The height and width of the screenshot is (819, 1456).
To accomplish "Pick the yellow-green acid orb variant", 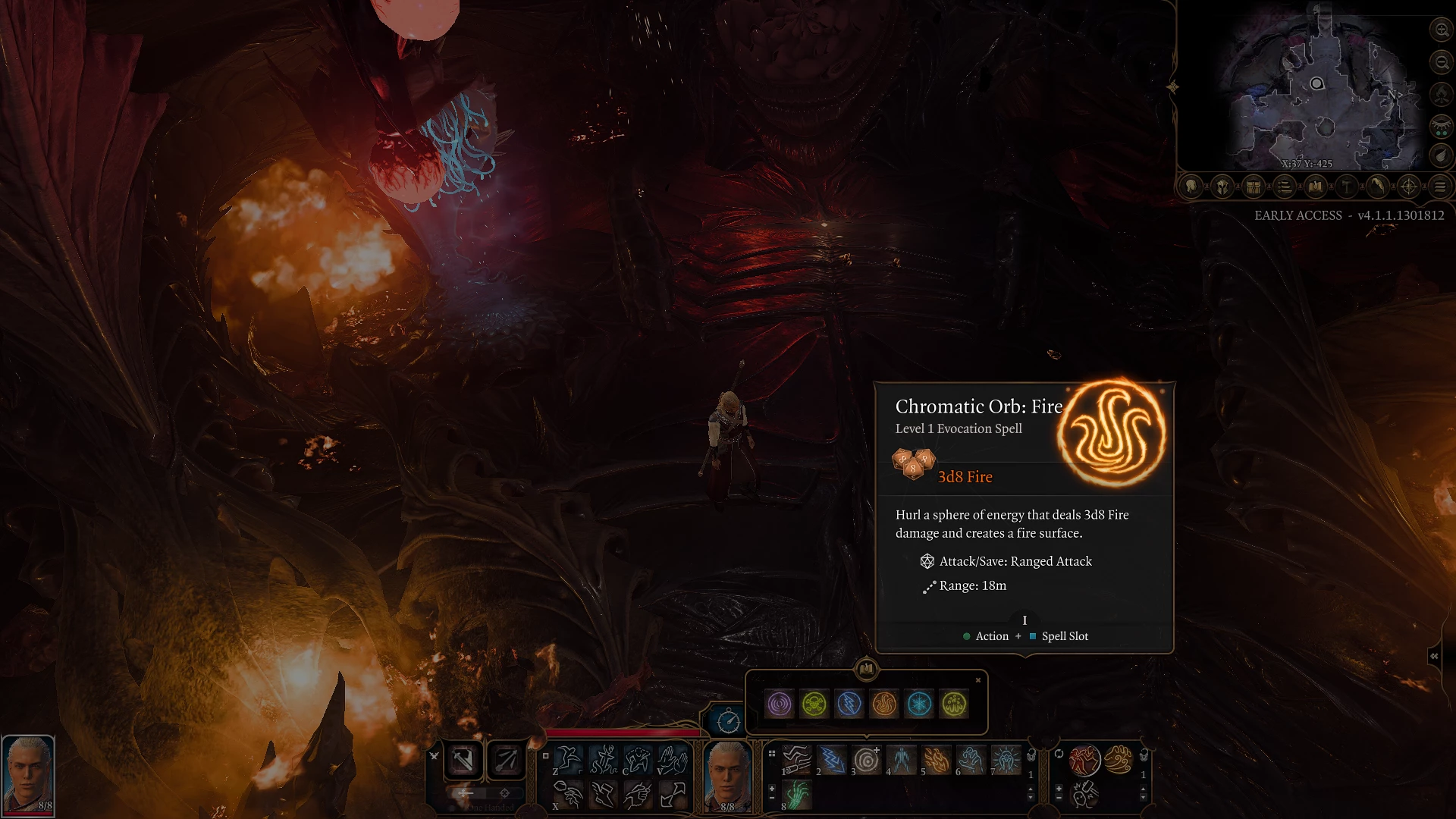I will coord(954,704).
